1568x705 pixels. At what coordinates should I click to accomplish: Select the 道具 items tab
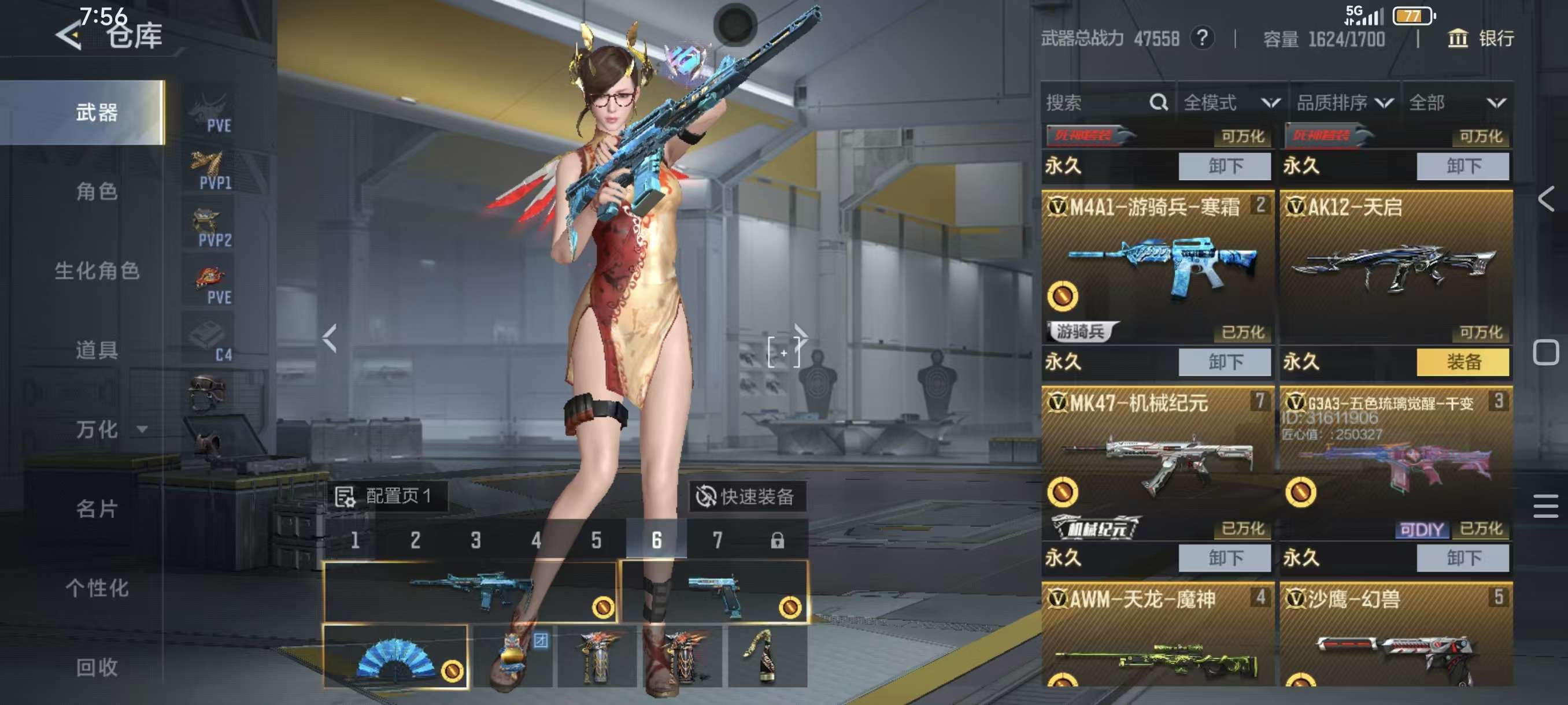point(97,350)
